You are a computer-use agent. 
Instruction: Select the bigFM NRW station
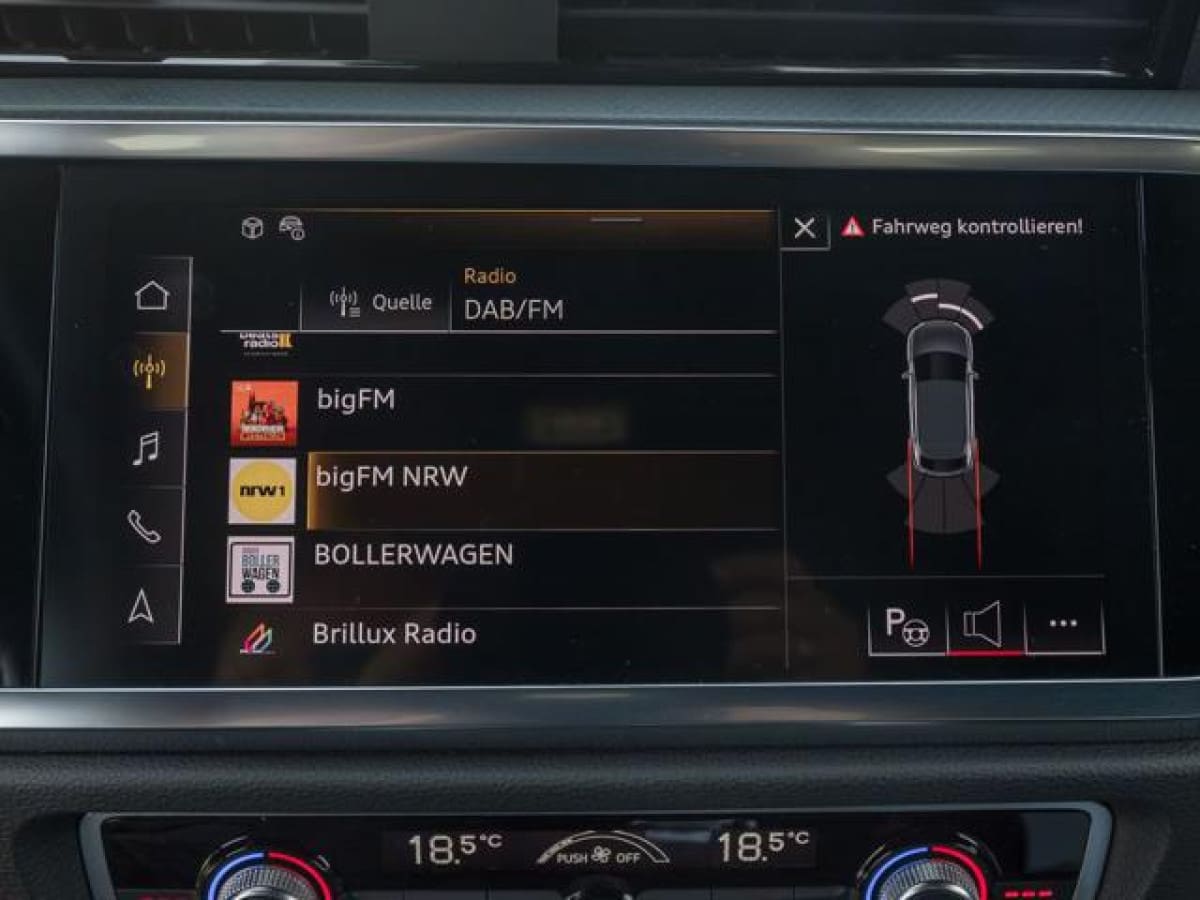pos(540,478)
